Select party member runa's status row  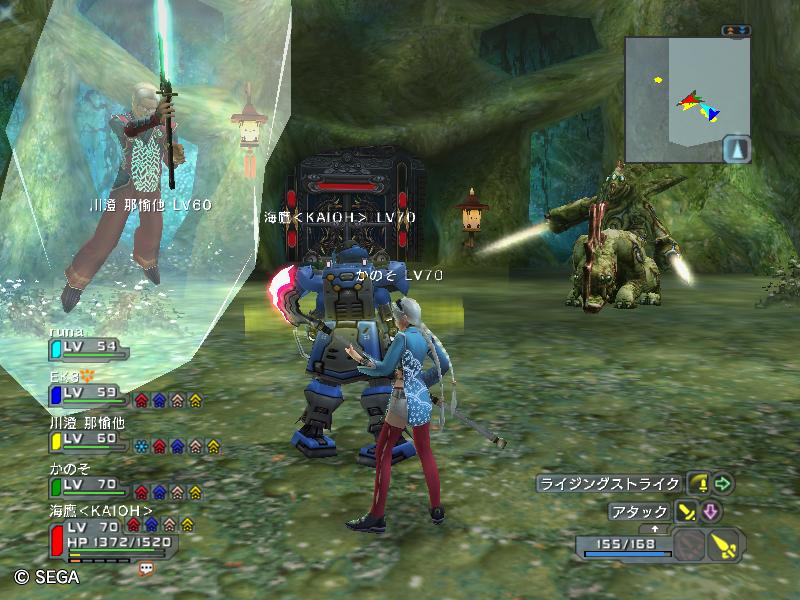point(88,347)
